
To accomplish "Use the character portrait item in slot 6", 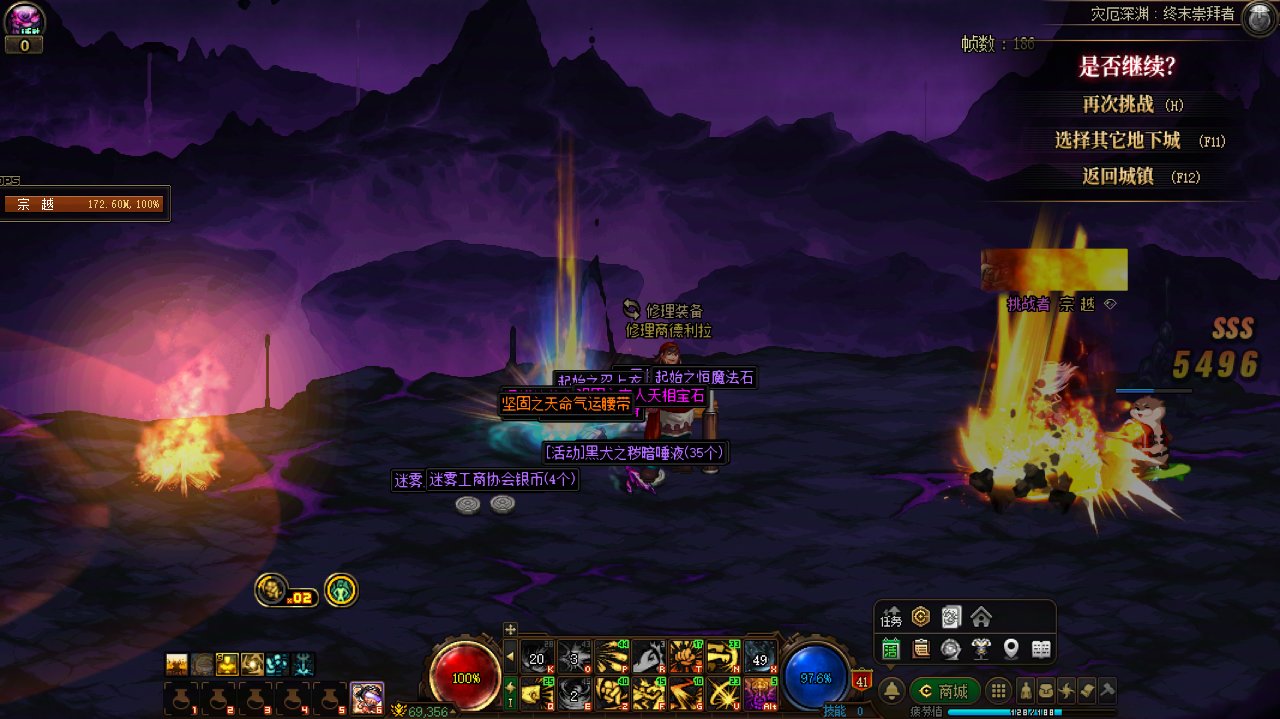I will point(367,697).
